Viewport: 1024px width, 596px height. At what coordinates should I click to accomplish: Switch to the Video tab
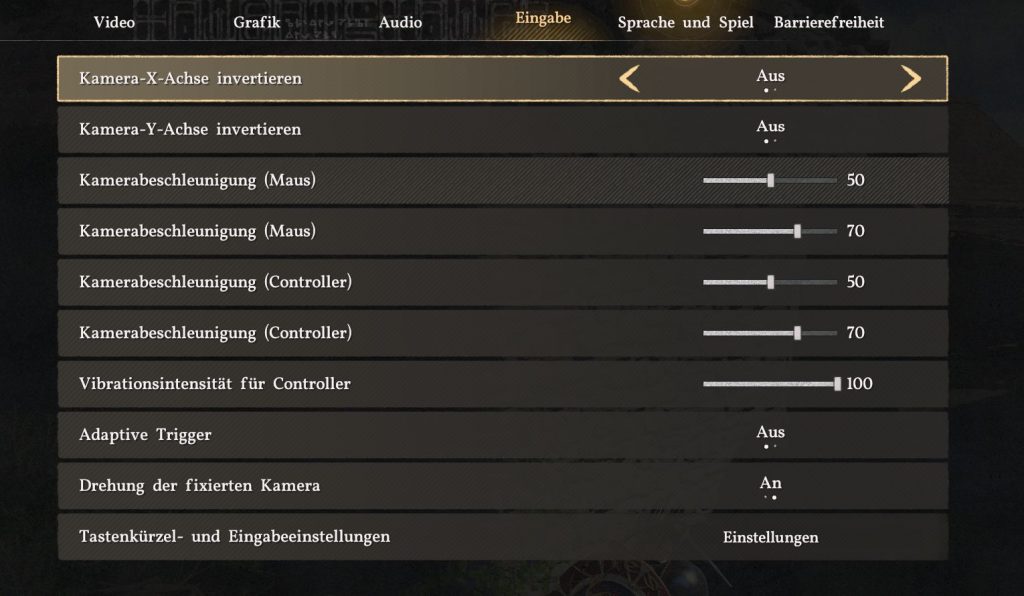point(114,22)
